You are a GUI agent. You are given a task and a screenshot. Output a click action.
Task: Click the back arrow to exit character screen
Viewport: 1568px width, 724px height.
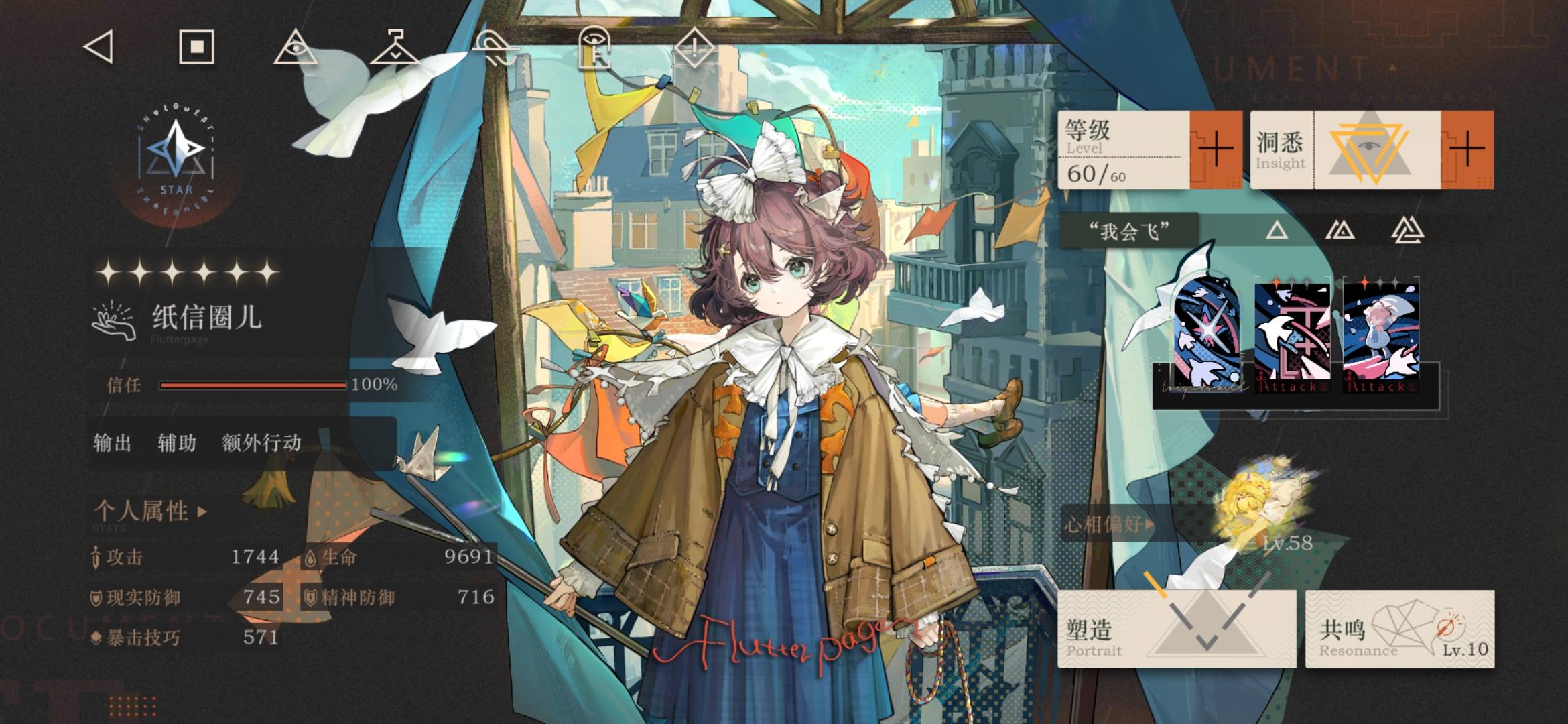[x=98, y=48]
